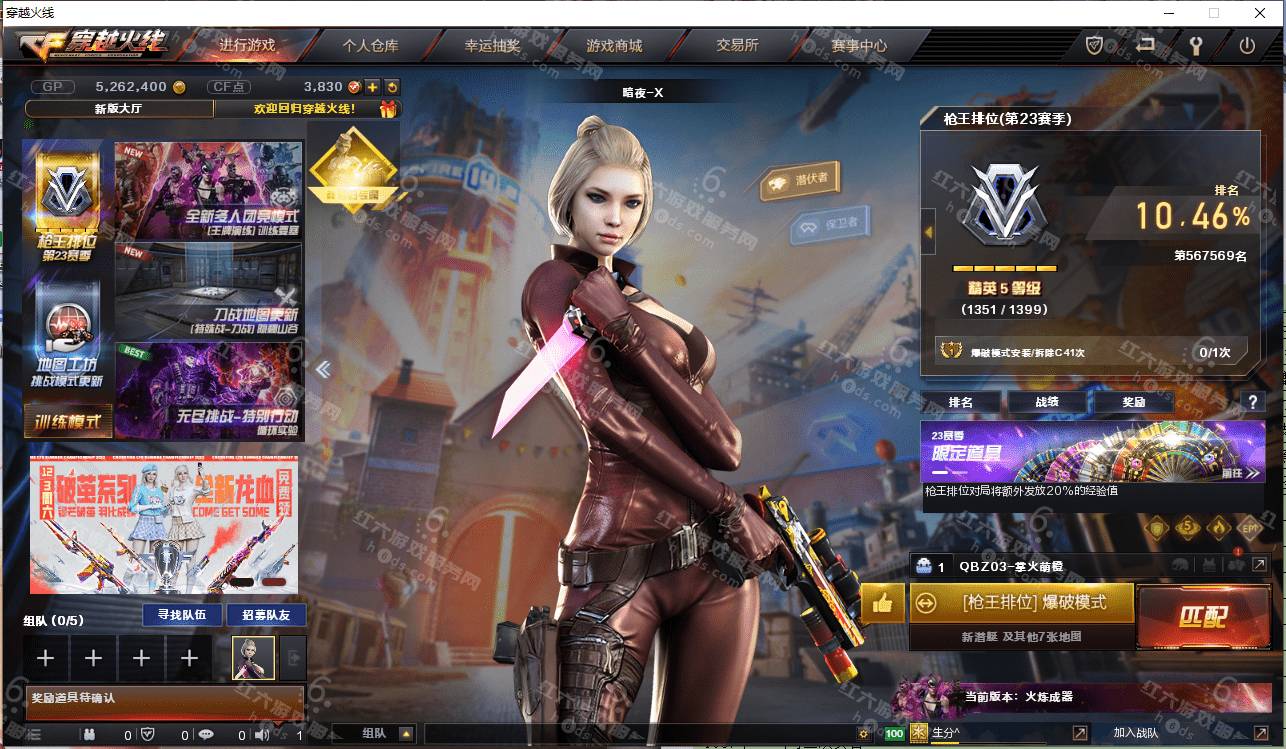Visit the 赛事中心 tournament center
This screenshot has width=1286, height=749.
859,46
